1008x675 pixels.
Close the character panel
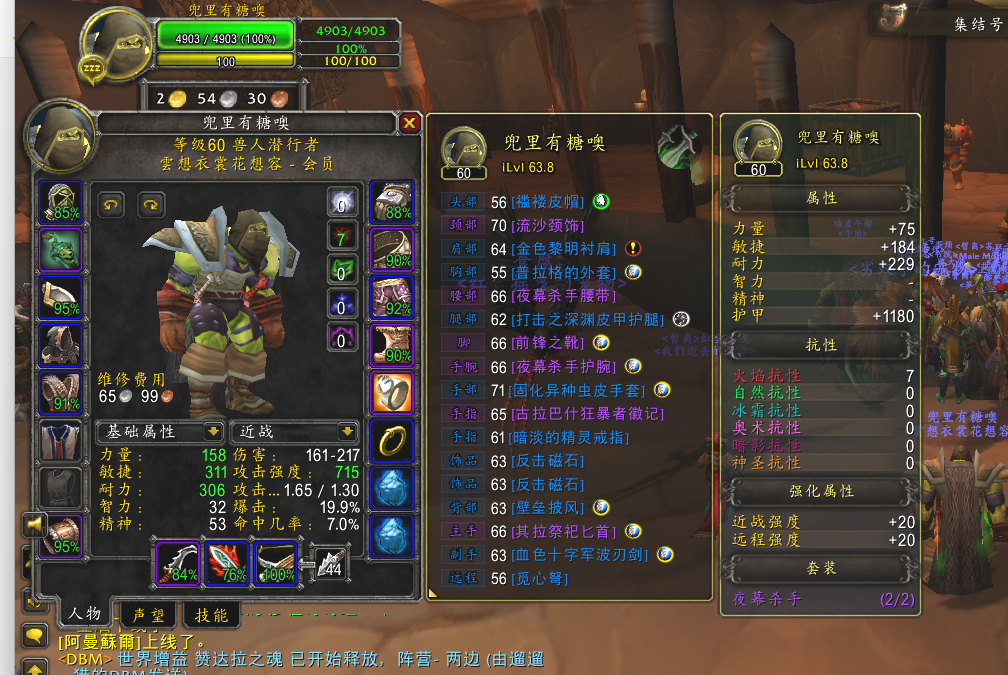pyautogui.click(x=410, y=123)
